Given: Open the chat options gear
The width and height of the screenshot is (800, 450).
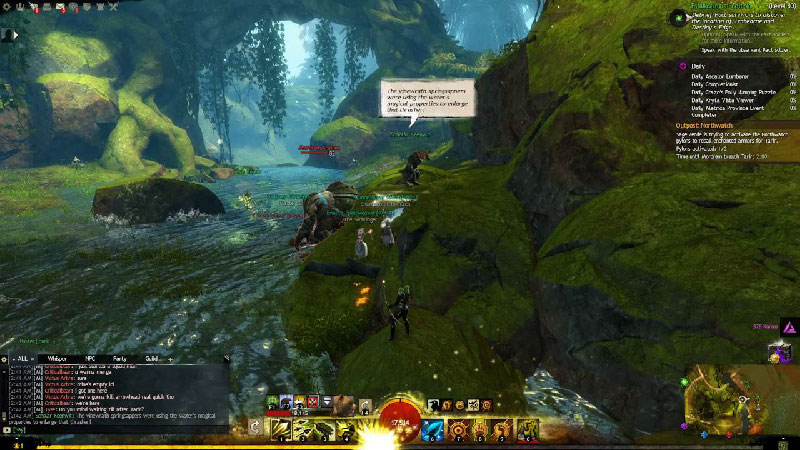Looking at the screenshot, I should [x=5, y=357].
